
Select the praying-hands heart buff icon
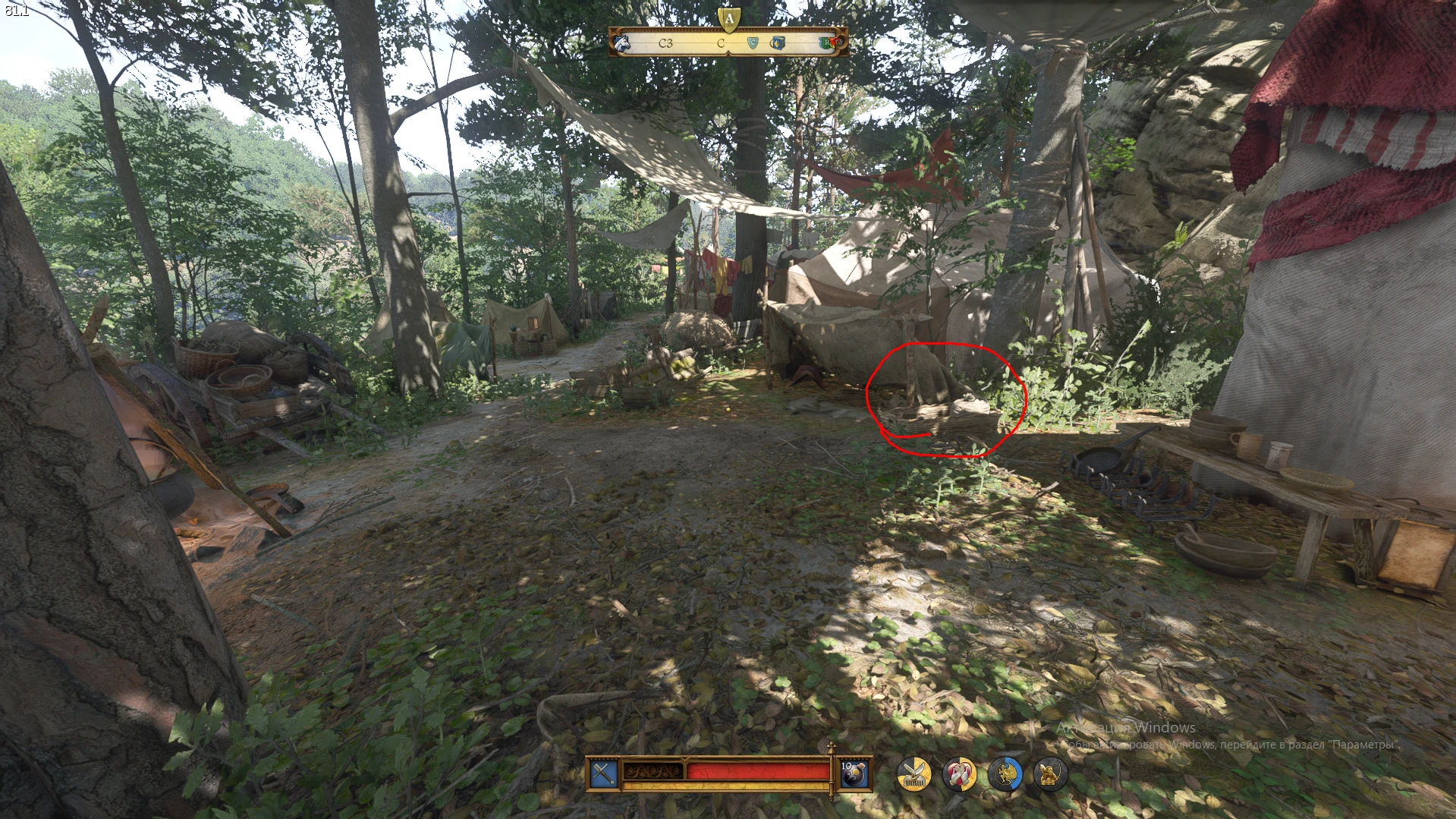pos(960,774)
